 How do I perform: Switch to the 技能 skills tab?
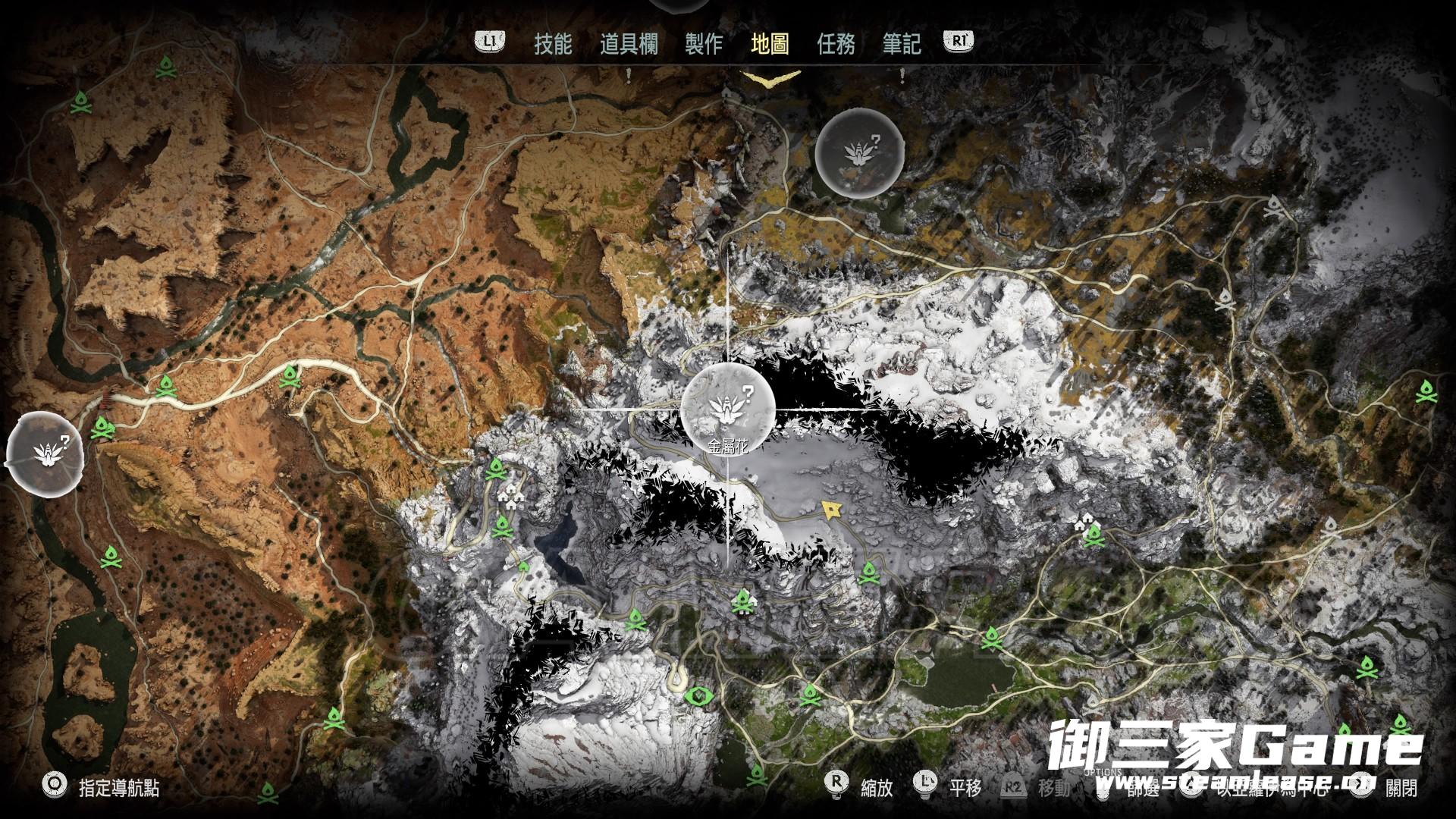tap(553, 44)
